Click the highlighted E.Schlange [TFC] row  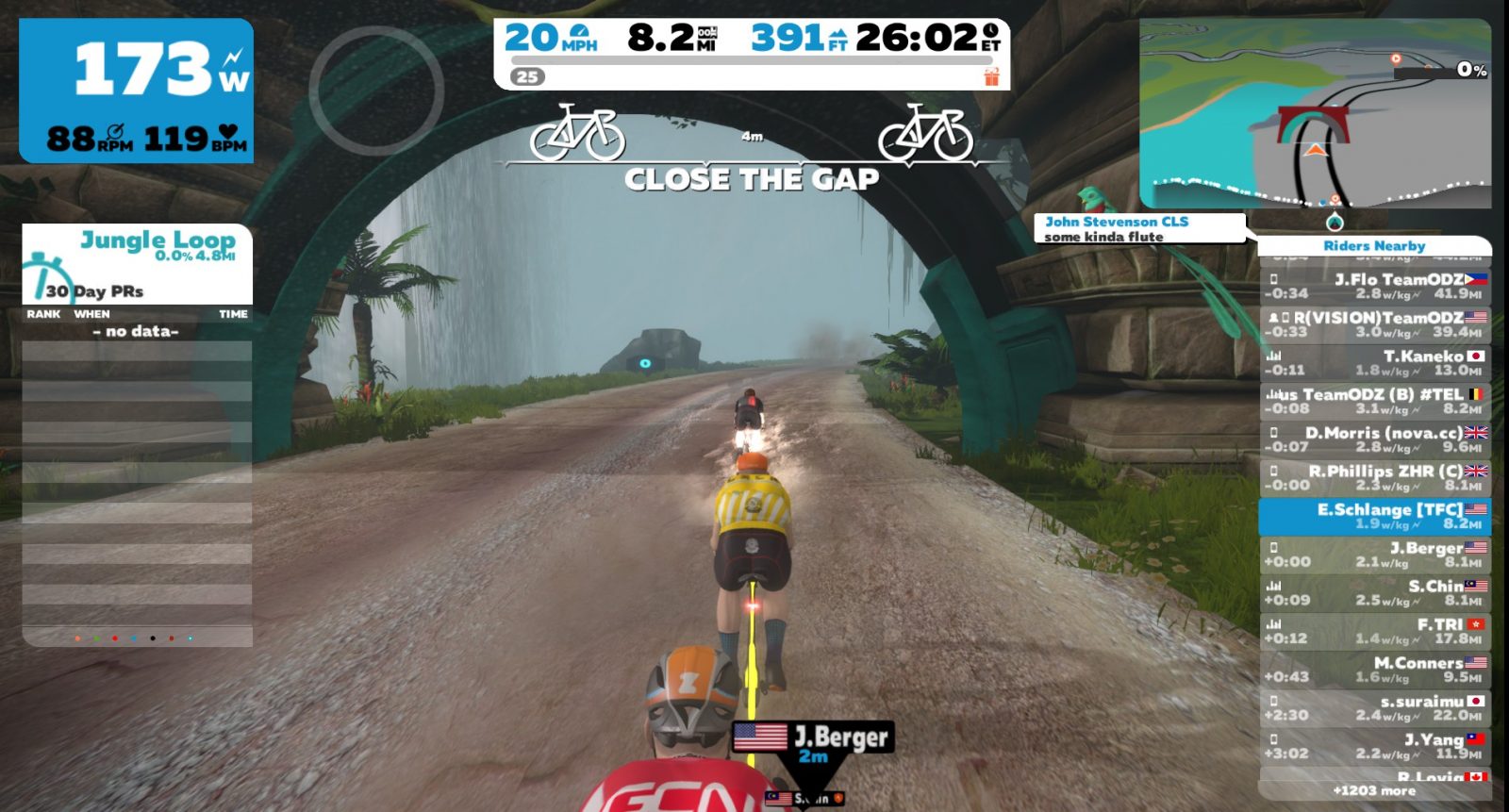(x=1375, y=516)
